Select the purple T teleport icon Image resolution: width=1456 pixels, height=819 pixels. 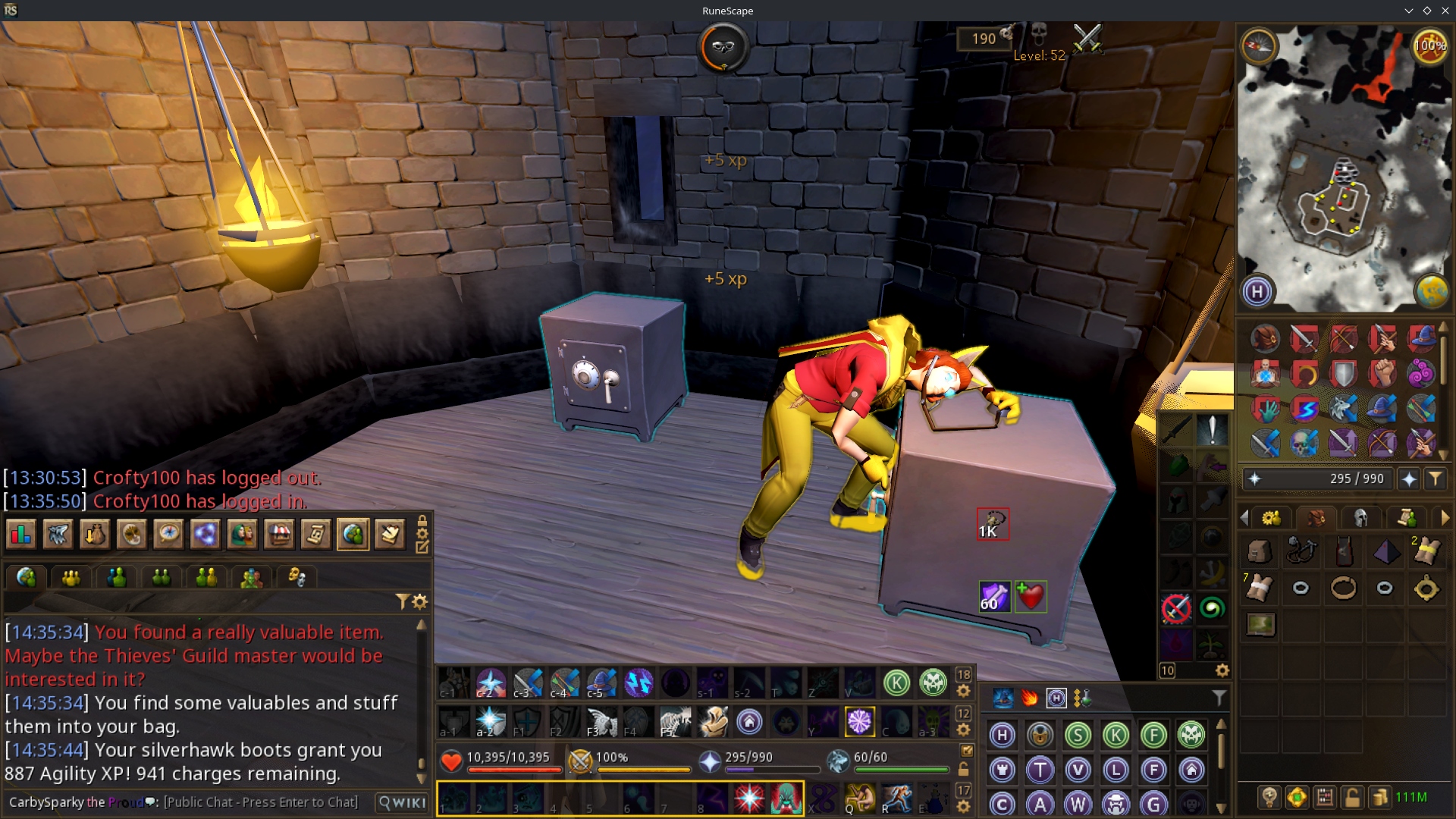coord(1040,770)
